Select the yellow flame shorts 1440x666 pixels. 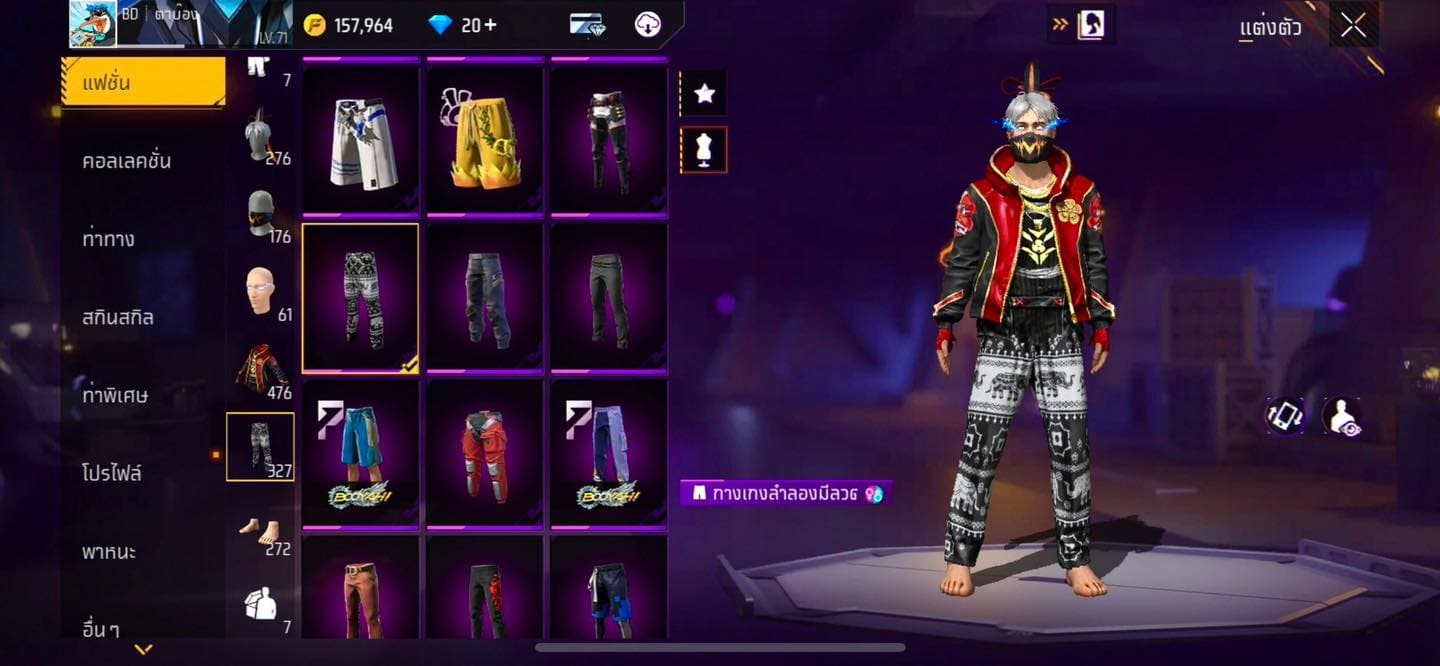pos(484,139)
